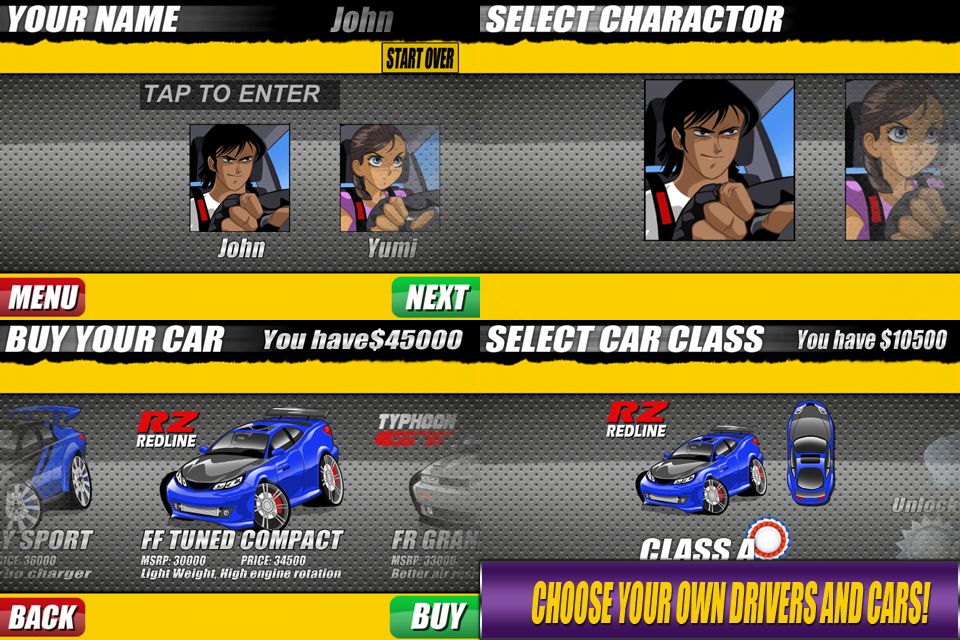The width and height of the screenshot is (960, 640).
Task: Choose the blue car under Select Car Class
Action: (702, 472)
